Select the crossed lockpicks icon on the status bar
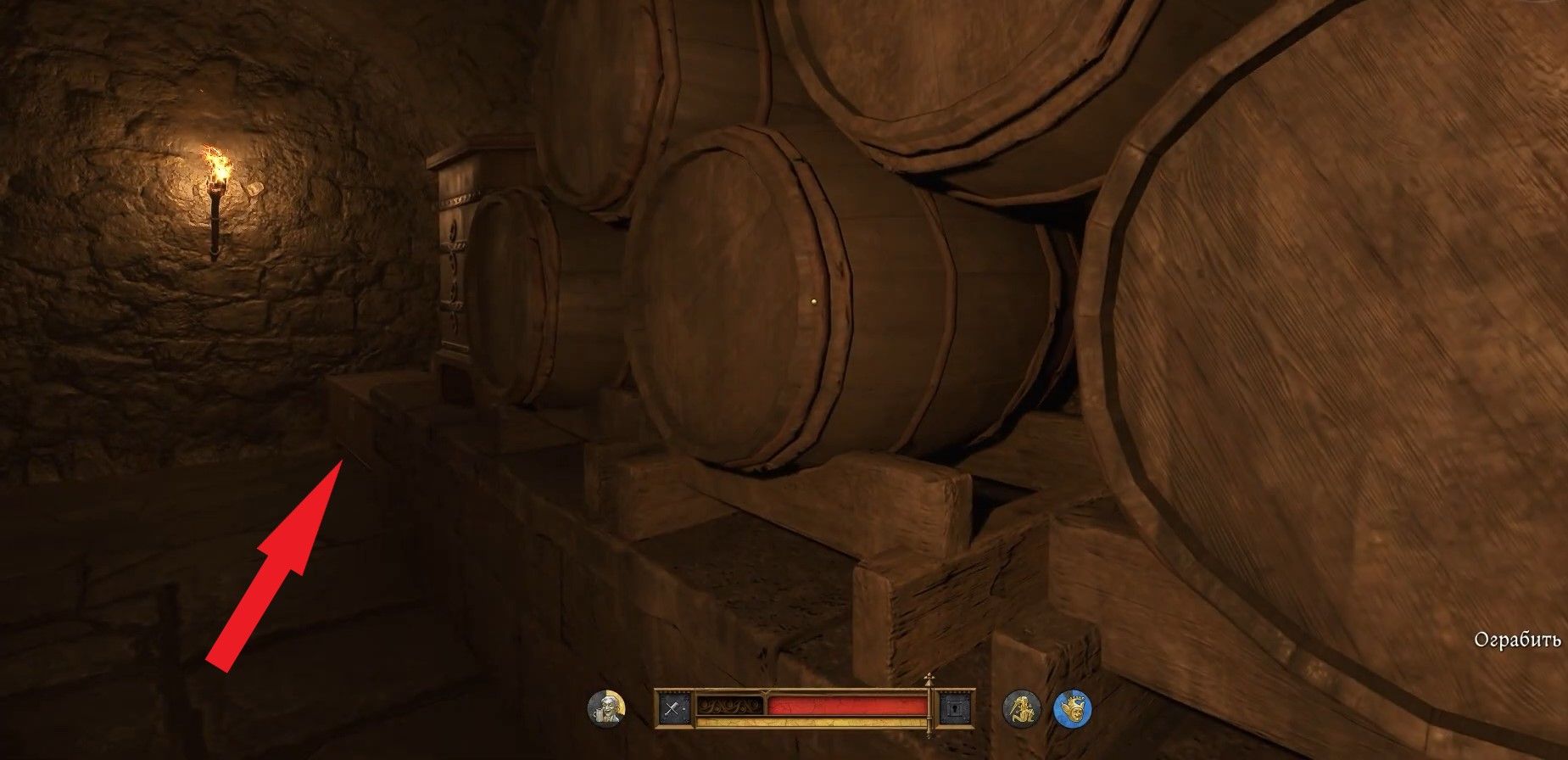The width and height of the screenshot is (1568, 760). click(674, 707)
